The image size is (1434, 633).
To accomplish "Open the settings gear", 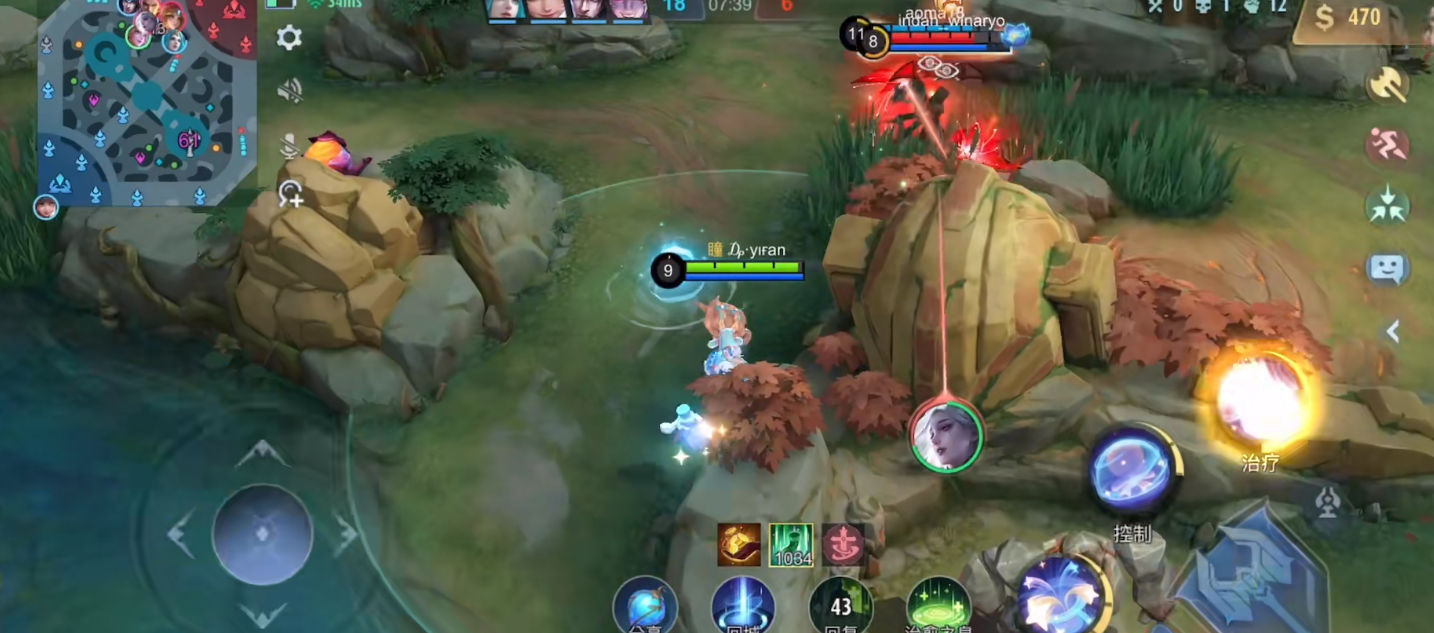I will pos(289,39).
